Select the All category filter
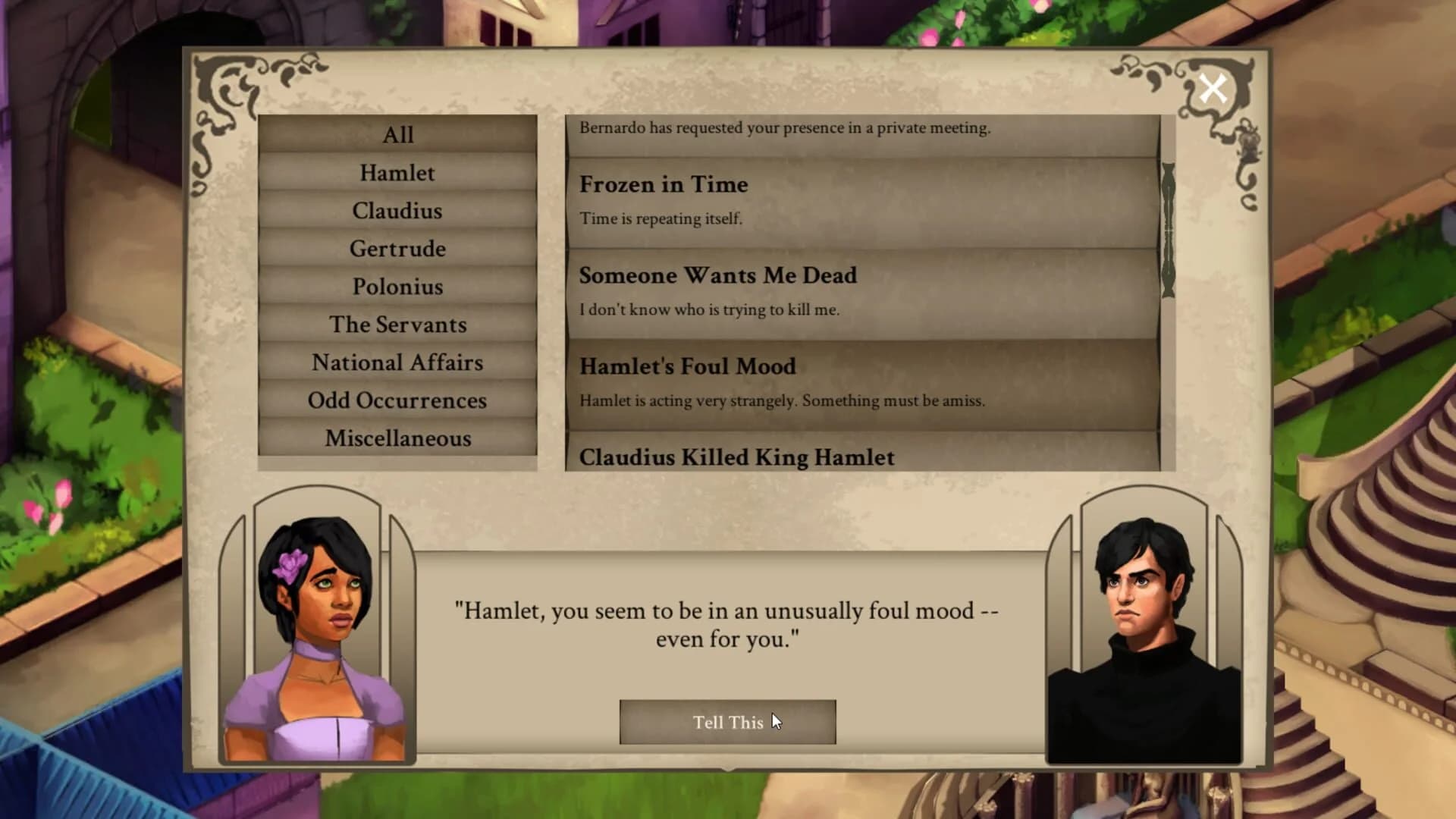The width and height of the screenshot is (1456, 819). 397,135
